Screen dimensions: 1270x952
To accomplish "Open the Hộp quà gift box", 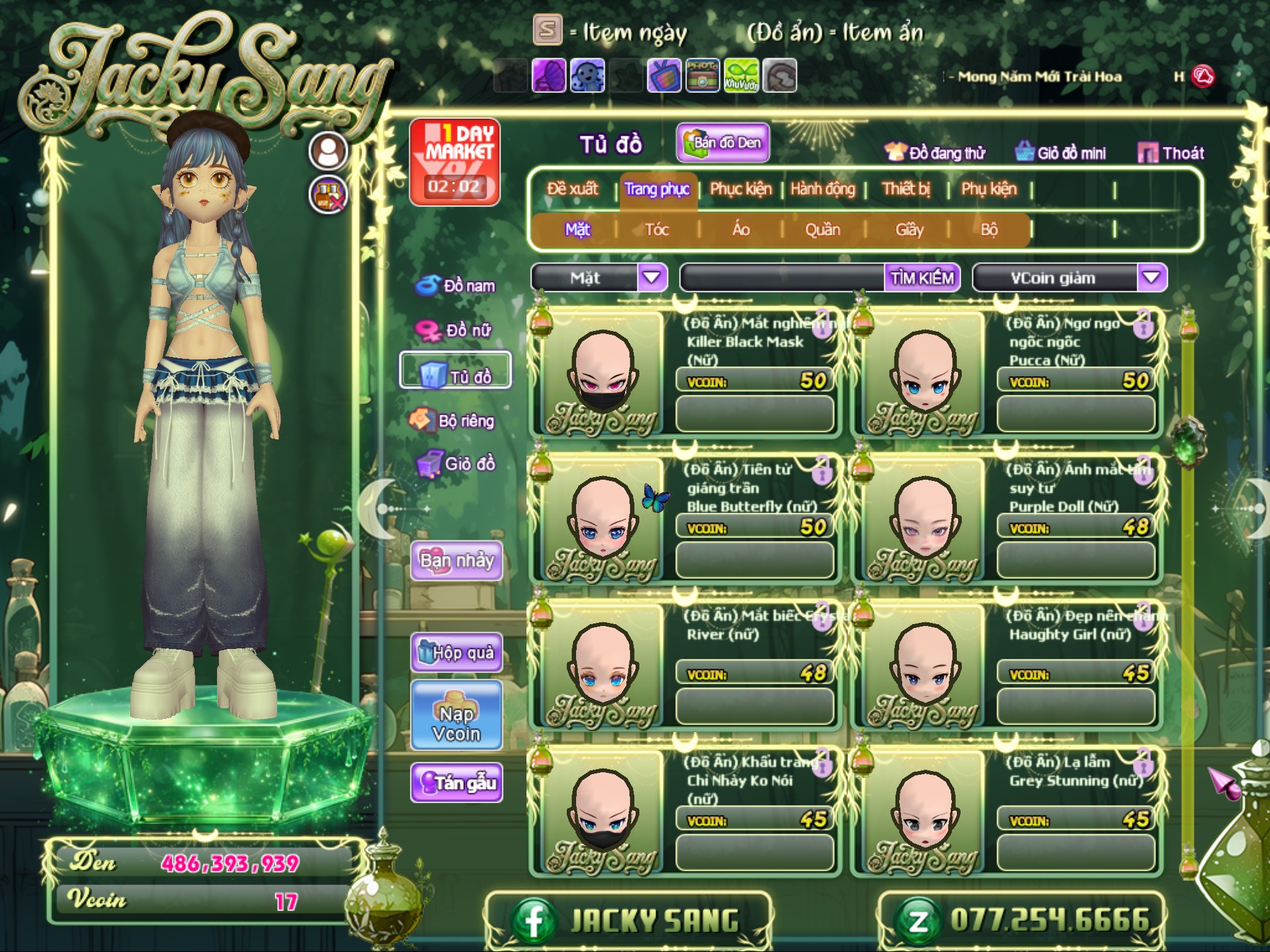I will tap(456, 653).
